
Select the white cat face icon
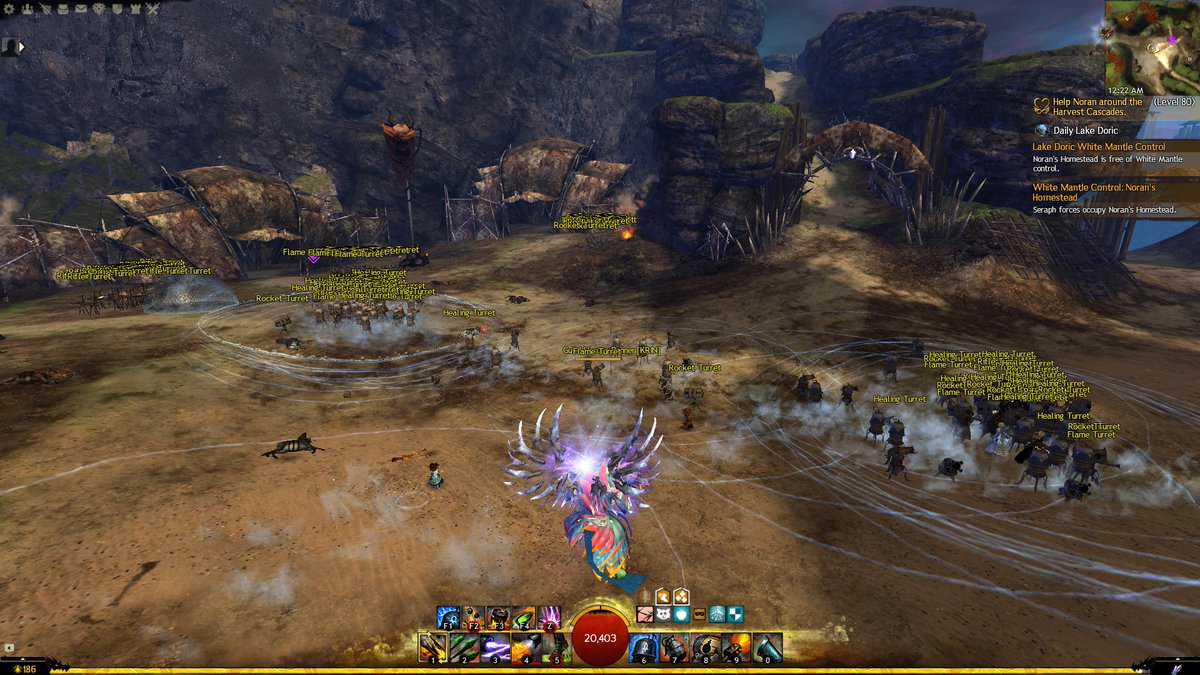pyautogui.click(x=662, y=614)
